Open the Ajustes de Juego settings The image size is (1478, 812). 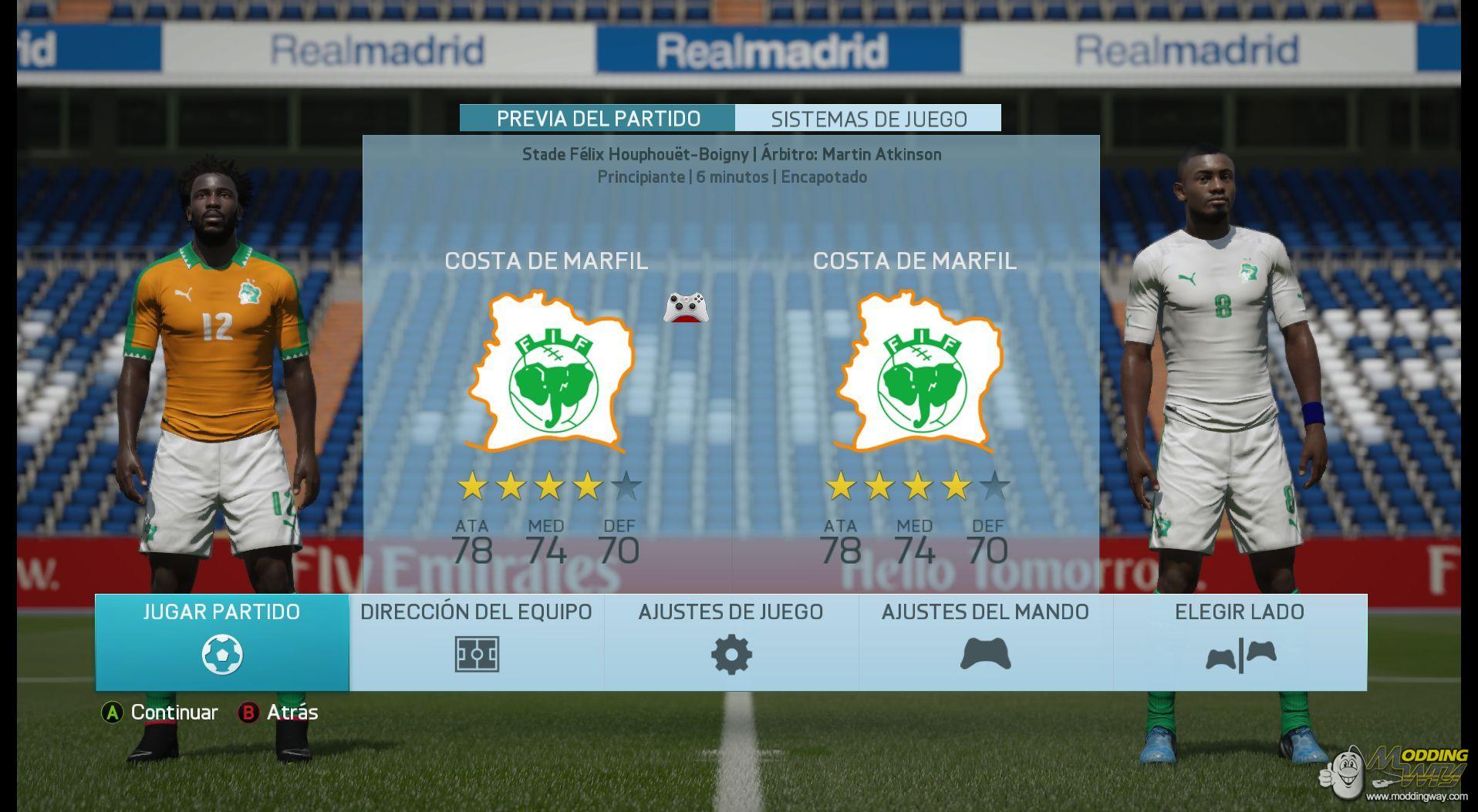click(731, 642)
